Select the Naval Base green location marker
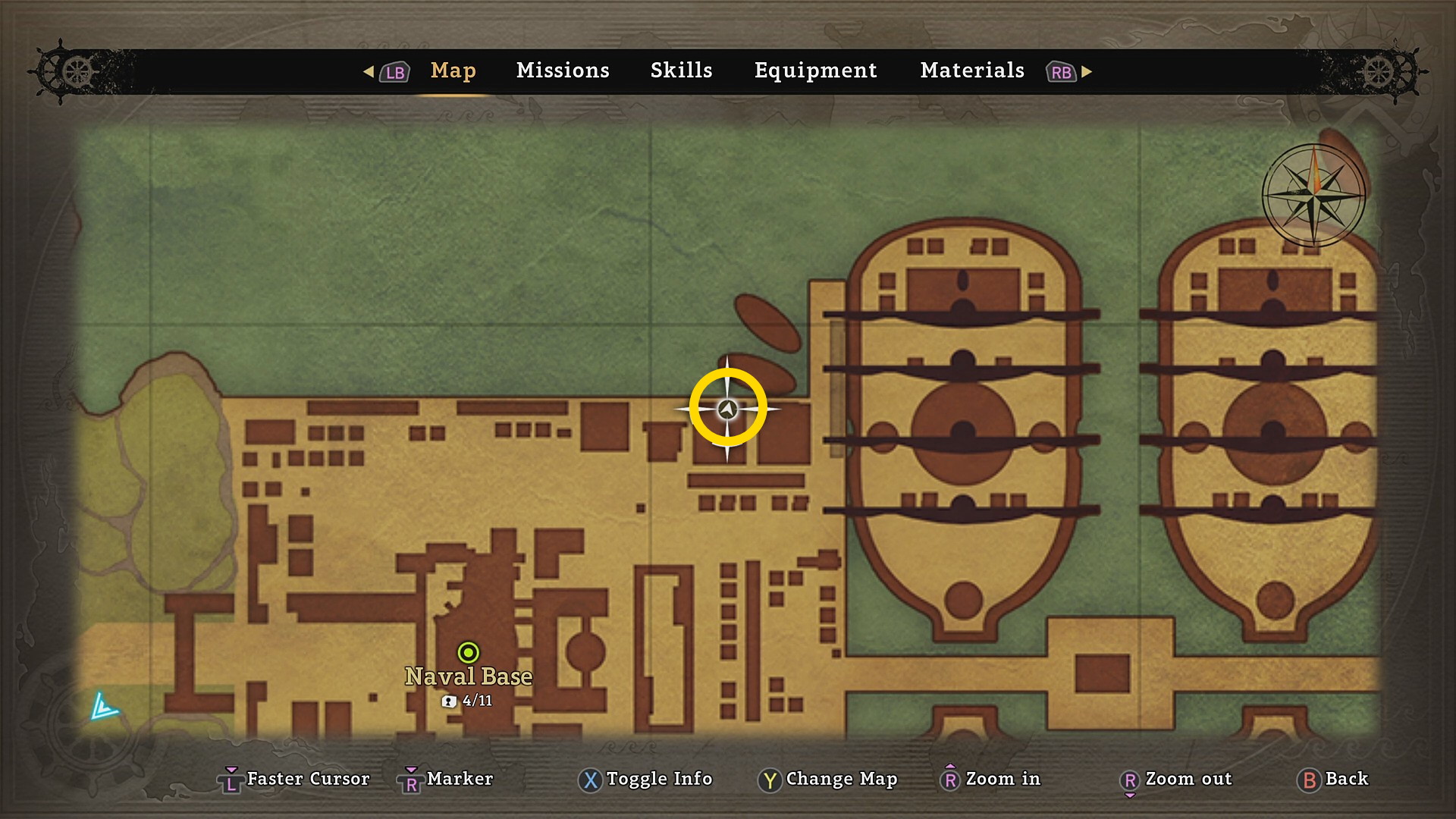The width and height of the screenshot is (1456, 819). pos(469,652)
